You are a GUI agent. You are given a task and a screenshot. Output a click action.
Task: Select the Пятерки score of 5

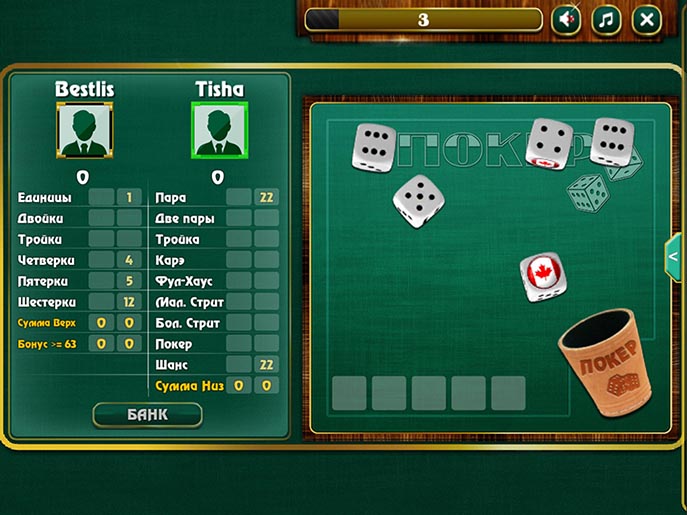coord(129,281)
